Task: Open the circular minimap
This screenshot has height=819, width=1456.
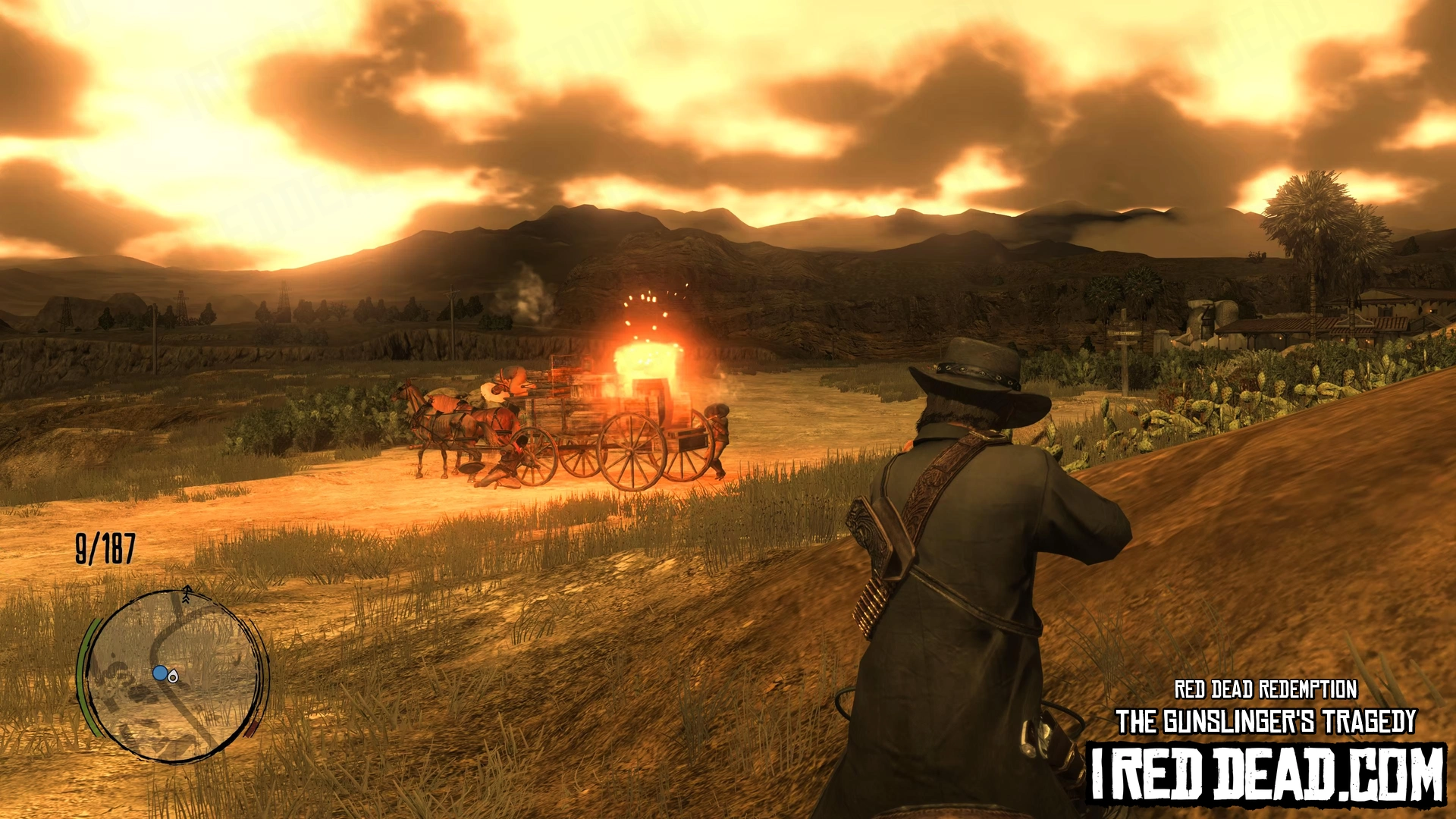Action: [x=173, y=676]
